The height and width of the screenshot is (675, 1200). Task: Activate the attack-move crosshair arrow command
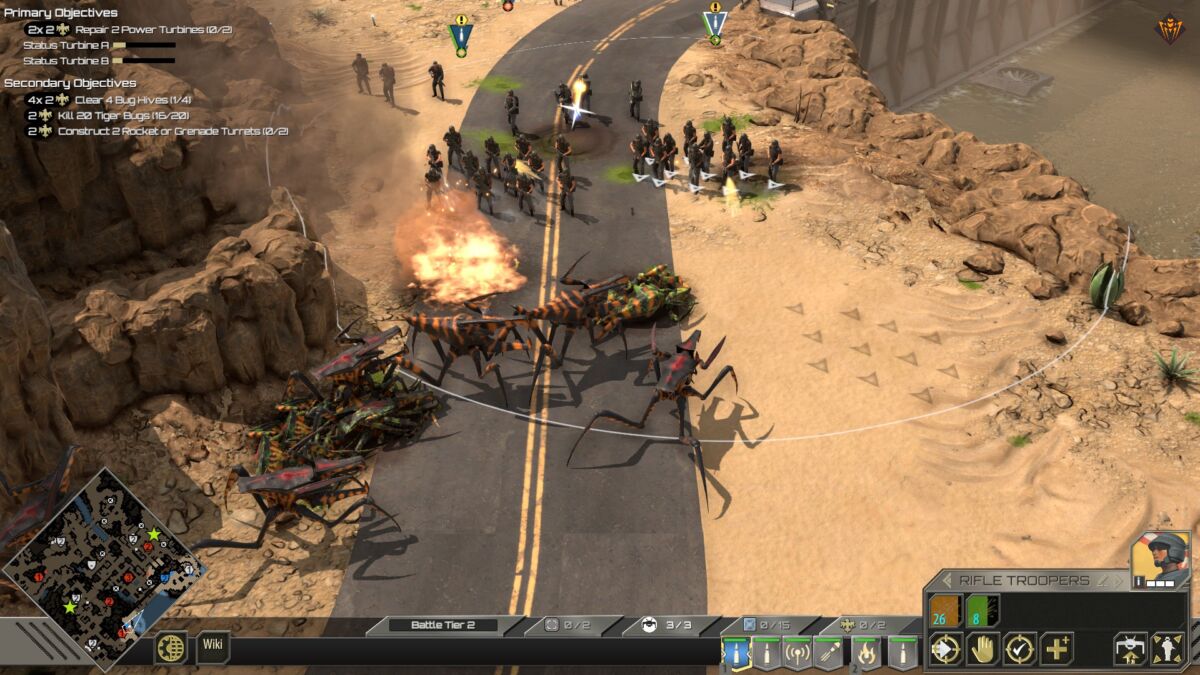coord(945,649)
